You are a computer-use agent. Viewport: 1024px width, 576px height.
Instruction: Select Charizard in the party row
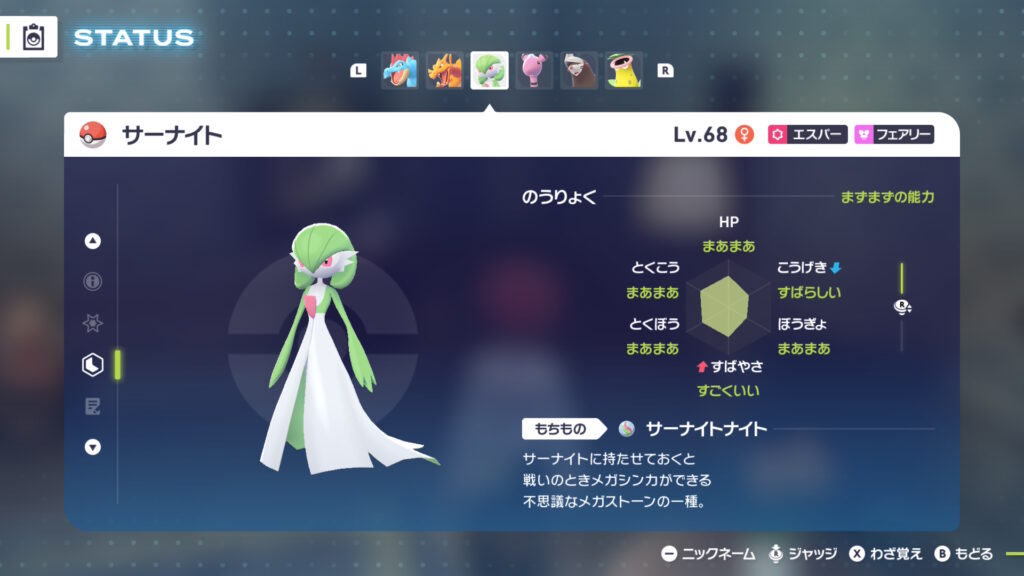pos(444,71)
